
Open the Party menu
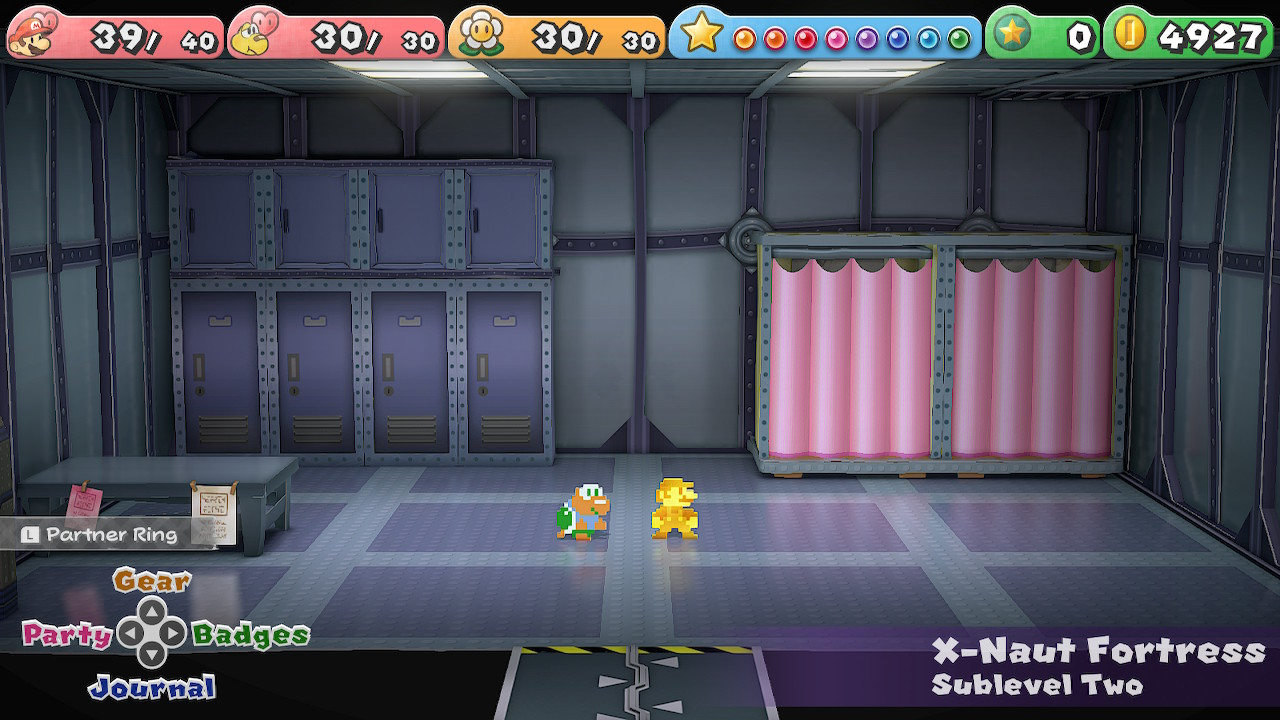point(67,635)
